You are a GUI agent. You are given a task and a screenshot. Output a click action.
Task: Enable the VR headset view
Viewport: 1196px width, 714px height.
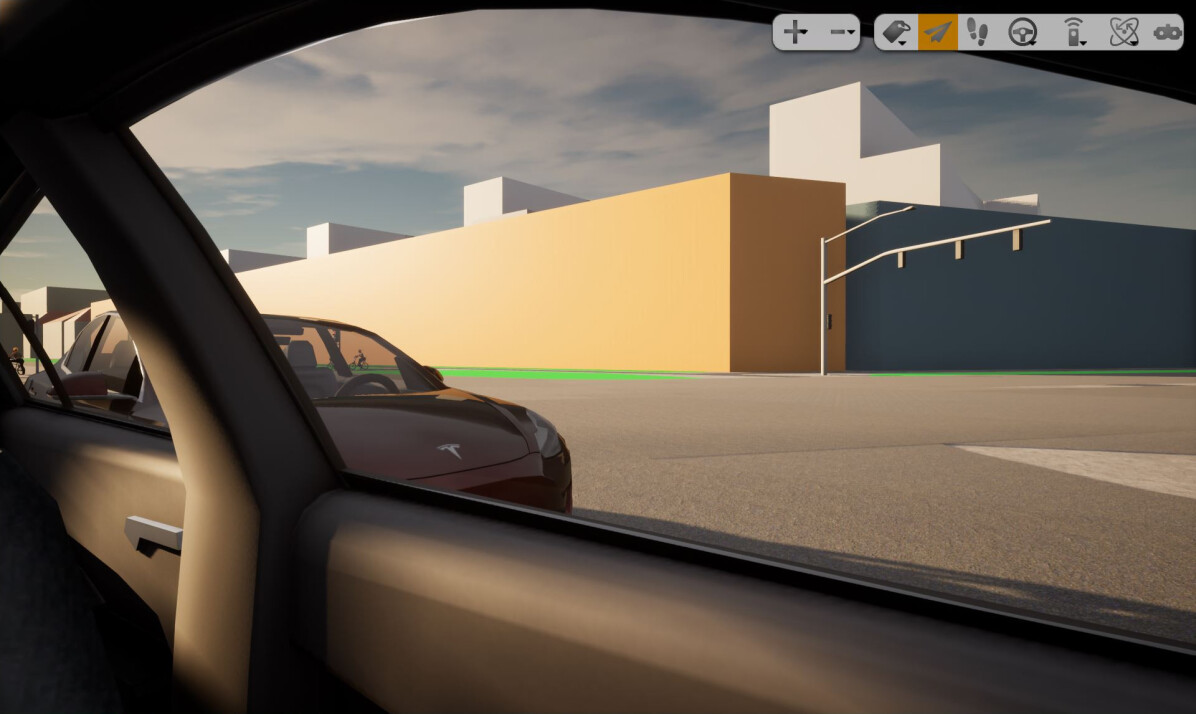tap(1166, 32)
